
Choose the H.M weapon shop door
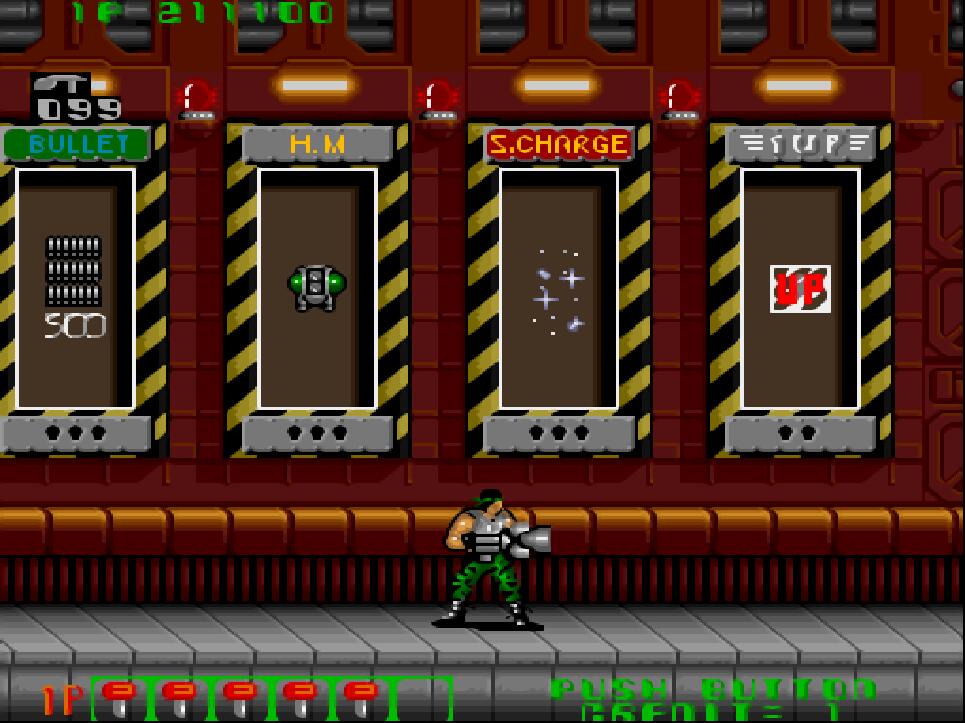(317, 289)
